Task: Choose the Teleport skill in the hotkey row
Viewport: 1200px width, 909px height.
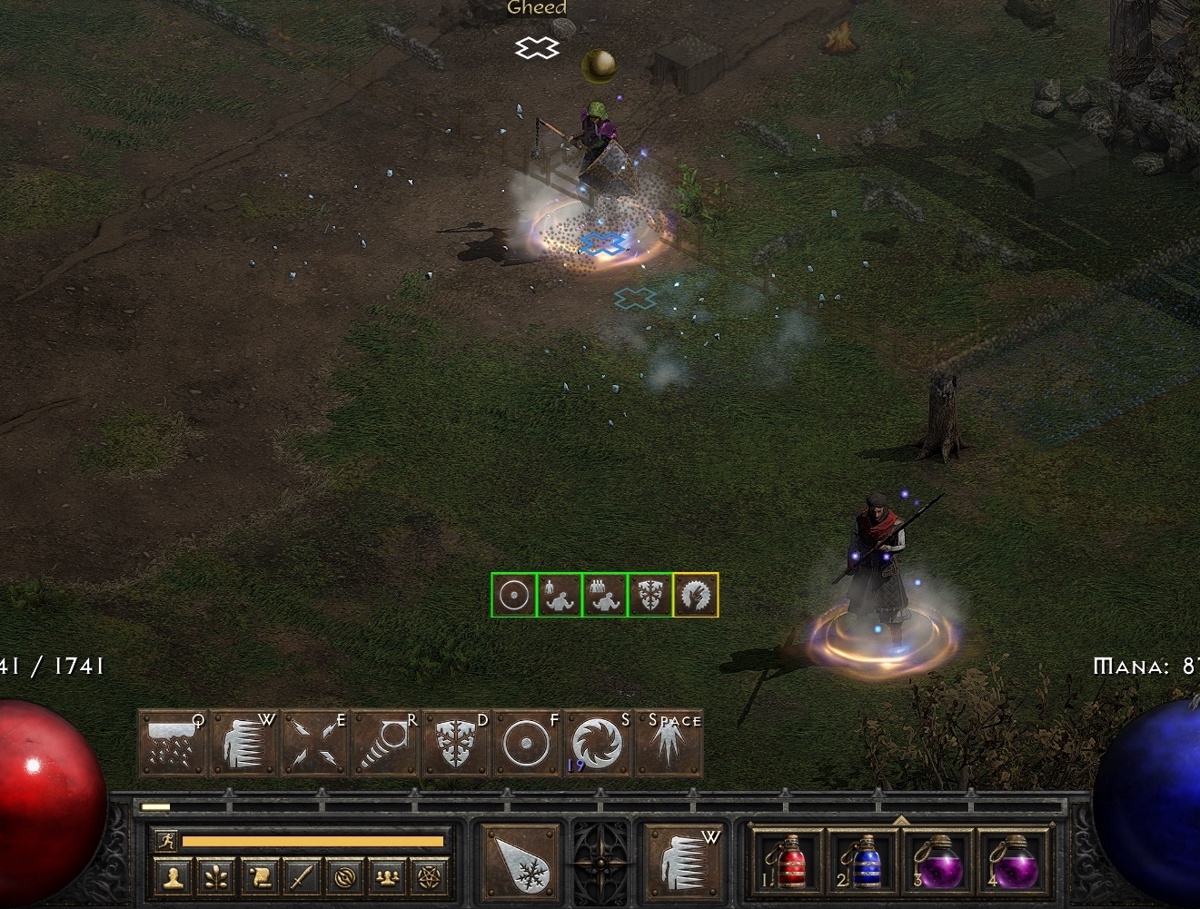Action: coord(244,744)
